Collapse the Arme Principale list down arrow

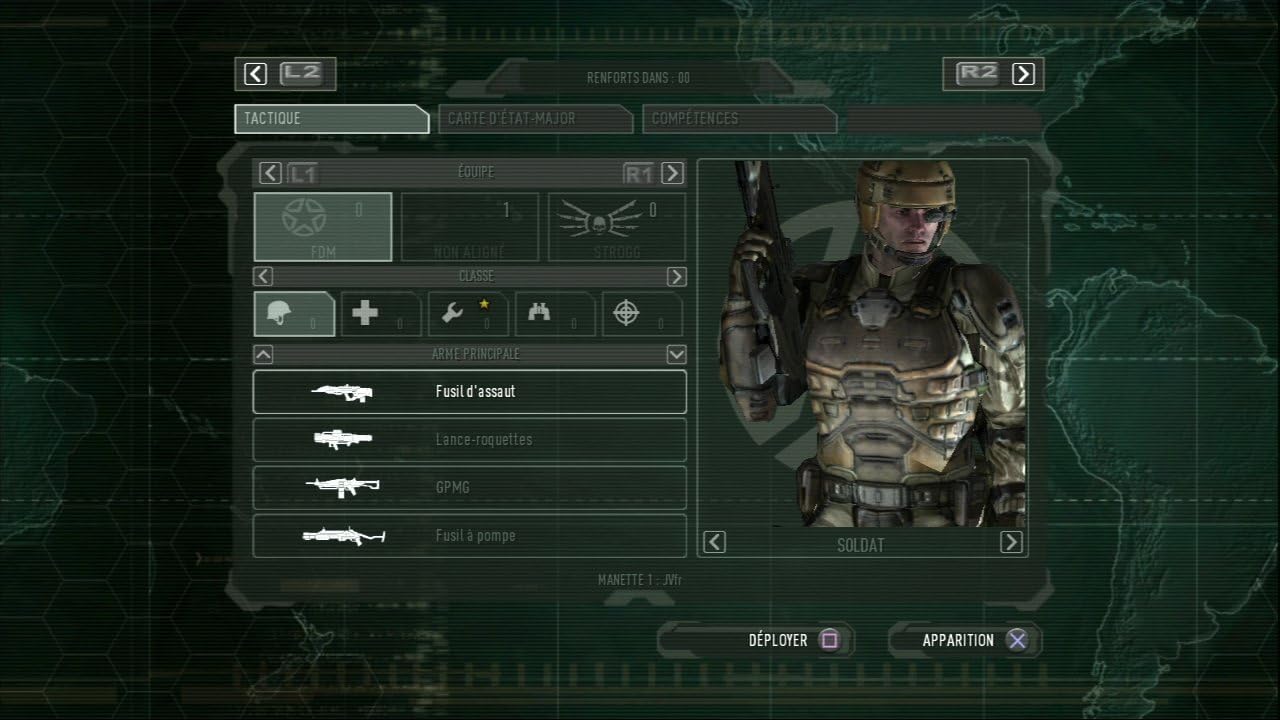(676, 354)
